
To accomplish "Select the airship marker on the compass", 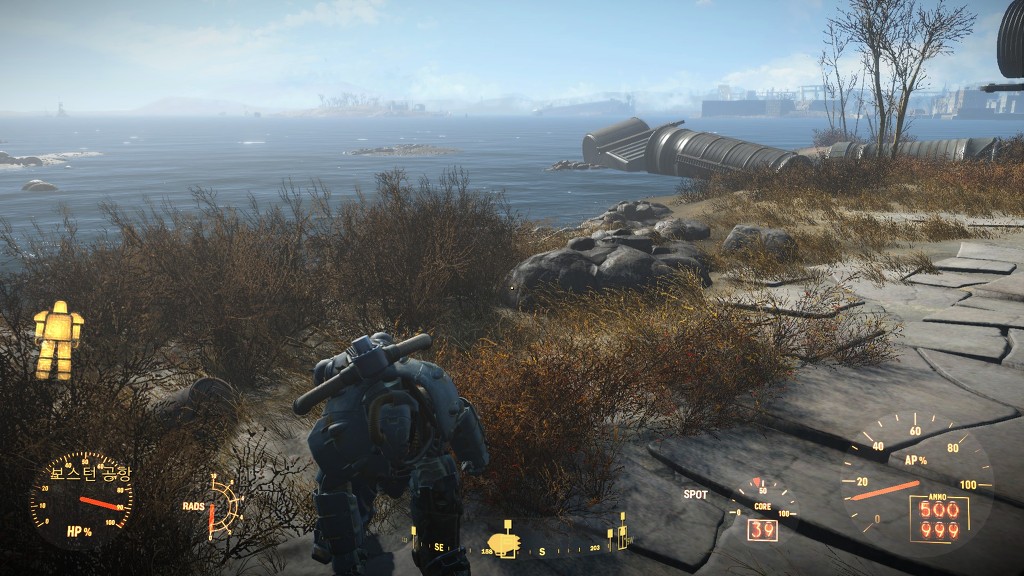I will [x=504, y=543].
